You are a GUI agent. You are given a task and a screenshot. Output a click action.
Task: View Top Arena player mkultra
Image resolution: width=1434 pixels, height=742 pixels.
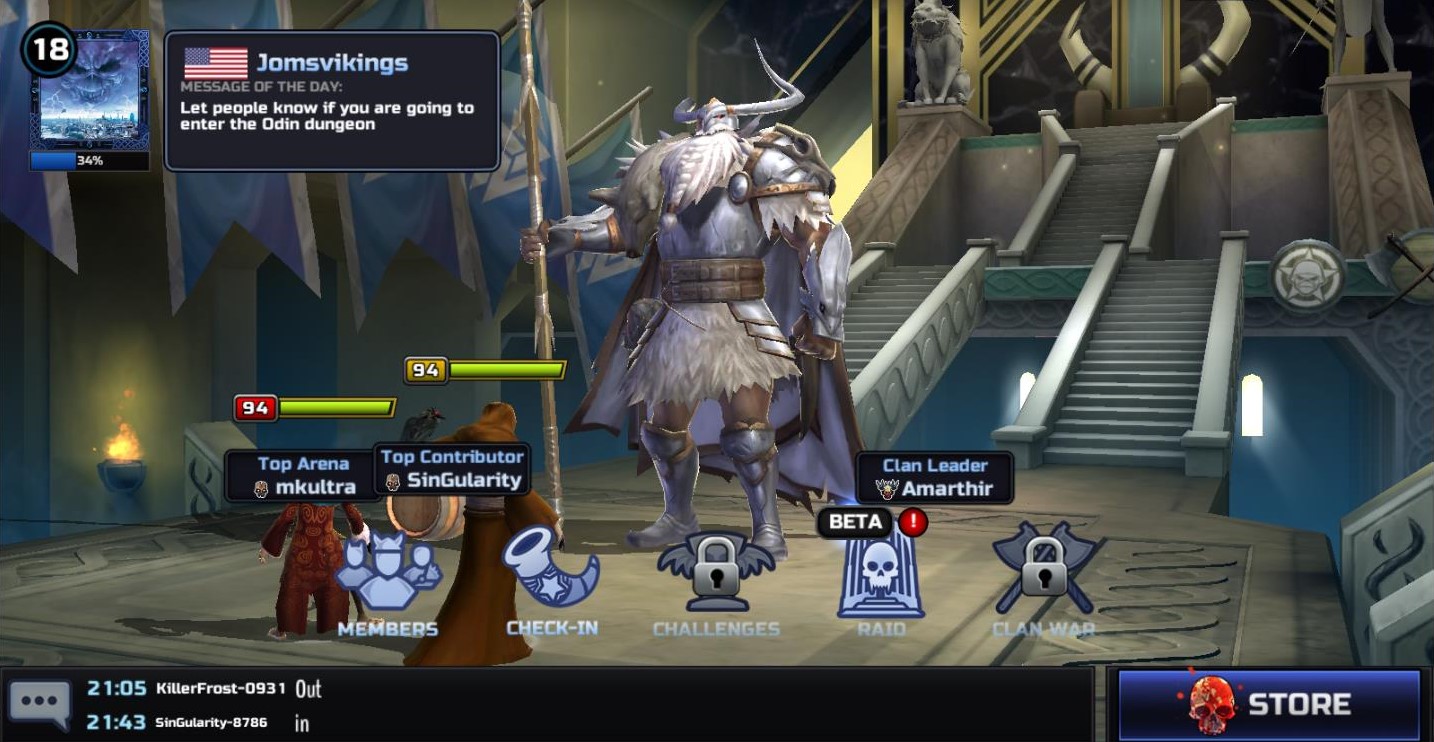[x=302, y=477]
